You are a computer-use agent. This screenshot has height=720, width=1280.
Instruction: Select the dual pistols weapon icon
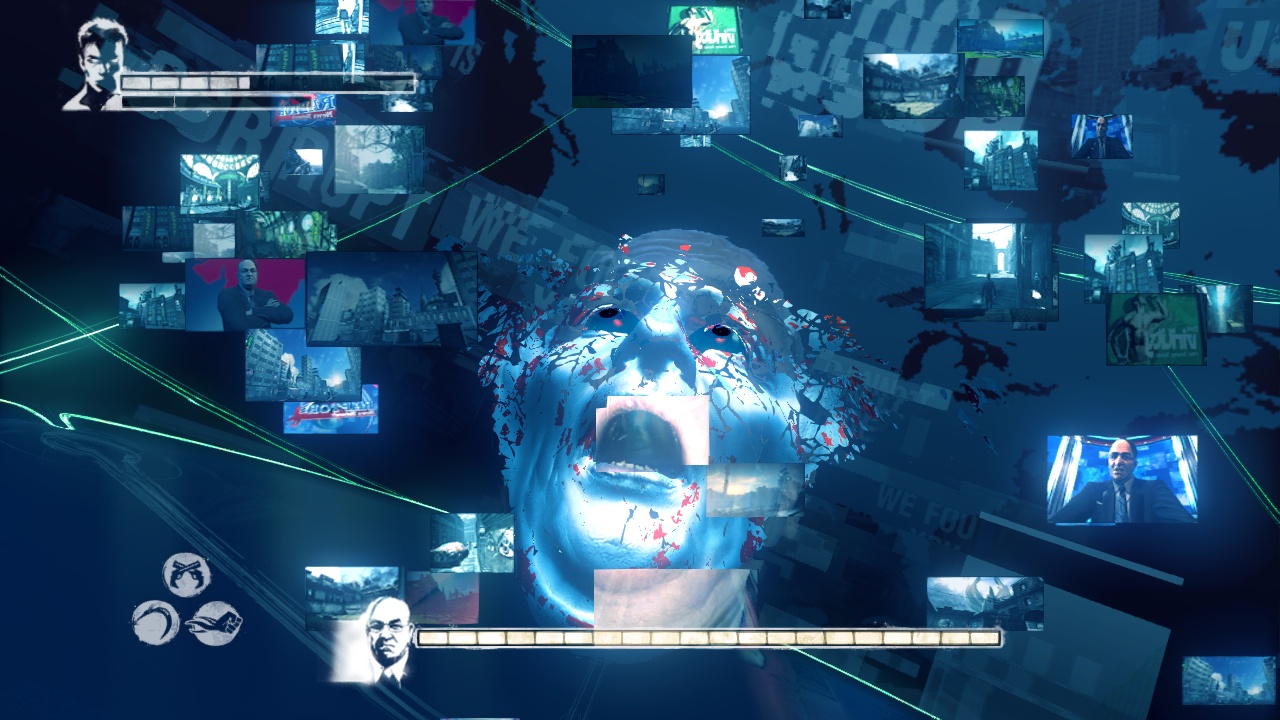point(186,575)
